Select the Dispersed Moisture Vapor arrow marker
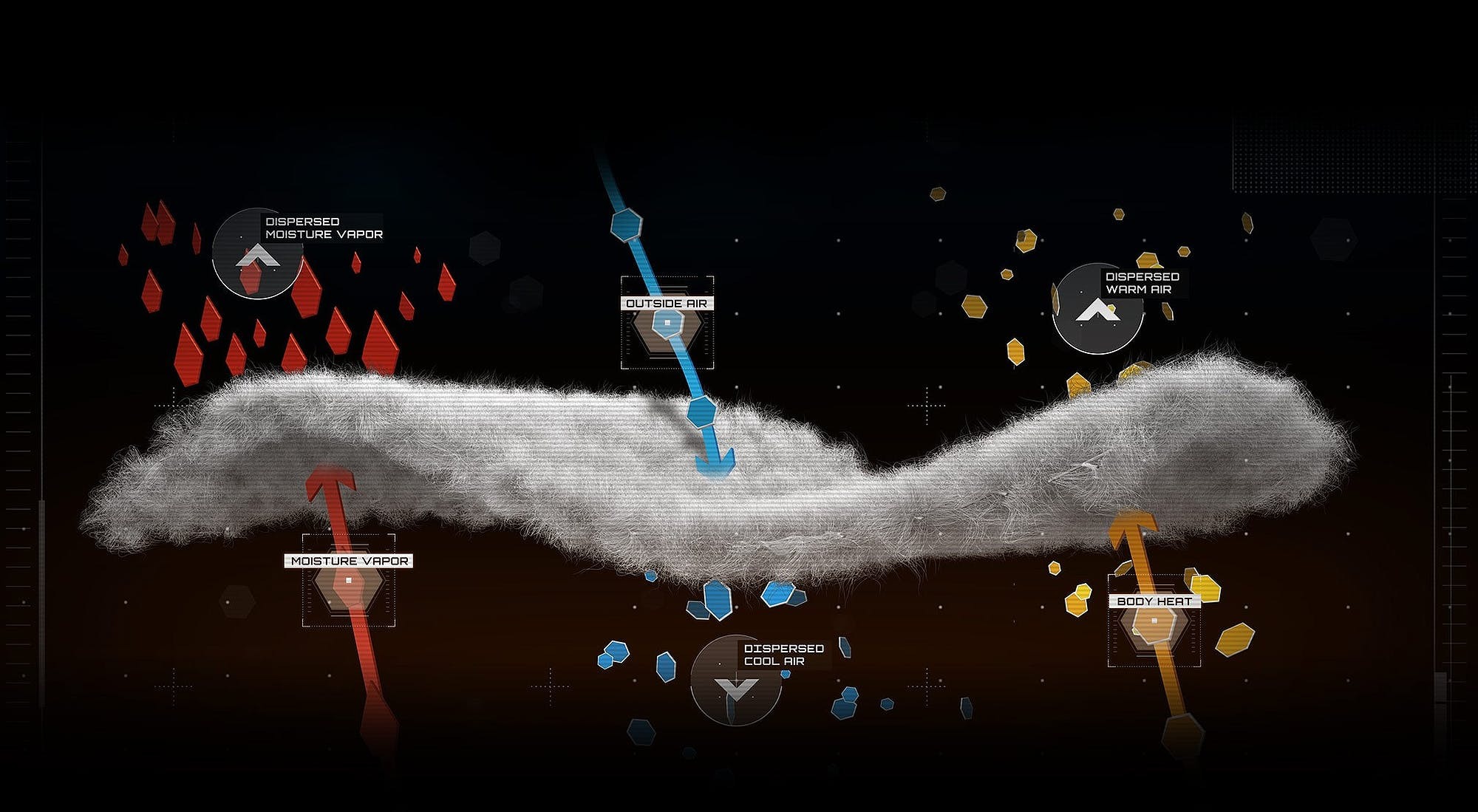This screenshot has height=812, width=1478. (x=257, y=254)
